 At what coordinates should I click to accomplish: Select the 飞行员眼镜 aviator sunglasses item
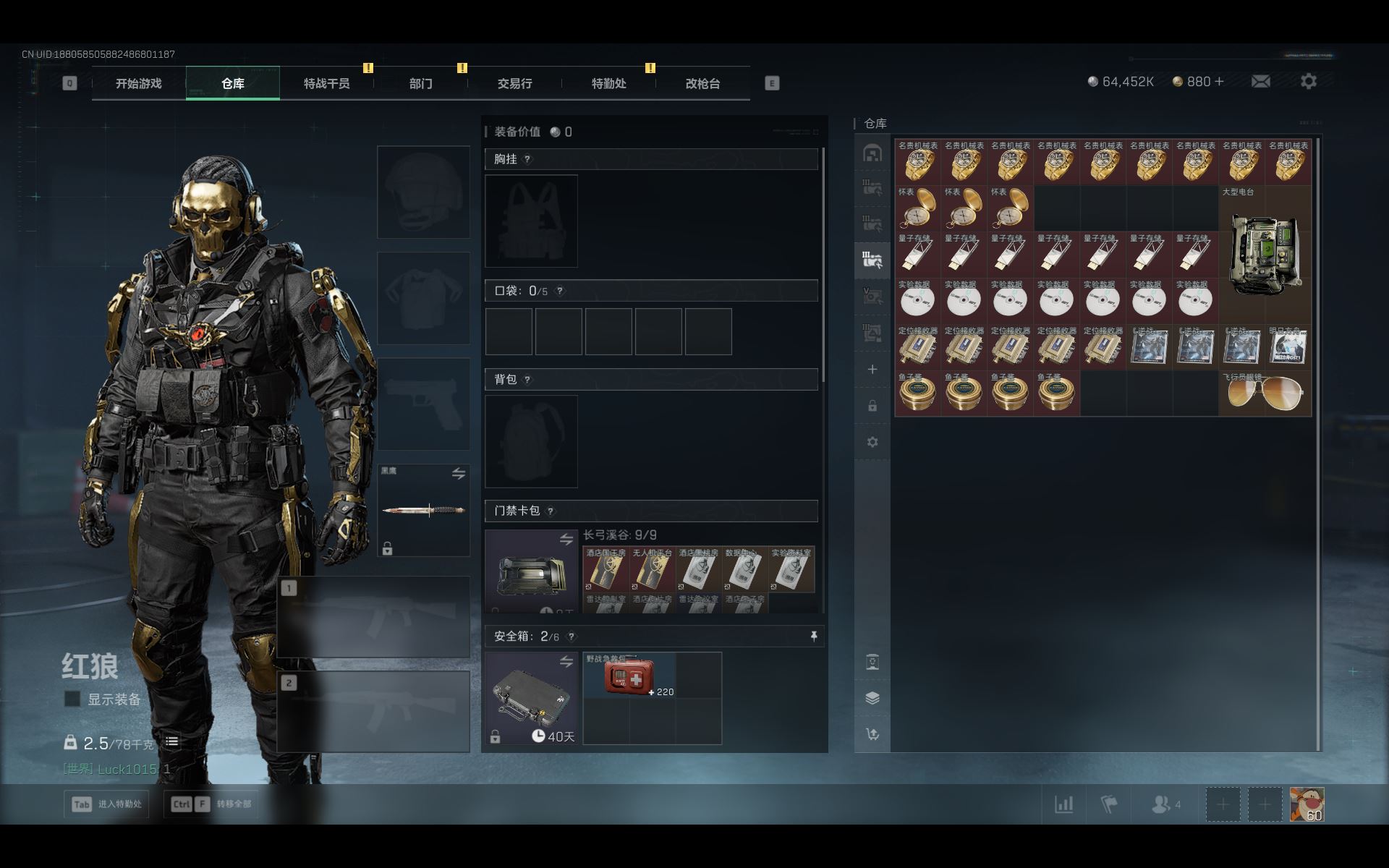[1265, 393]
